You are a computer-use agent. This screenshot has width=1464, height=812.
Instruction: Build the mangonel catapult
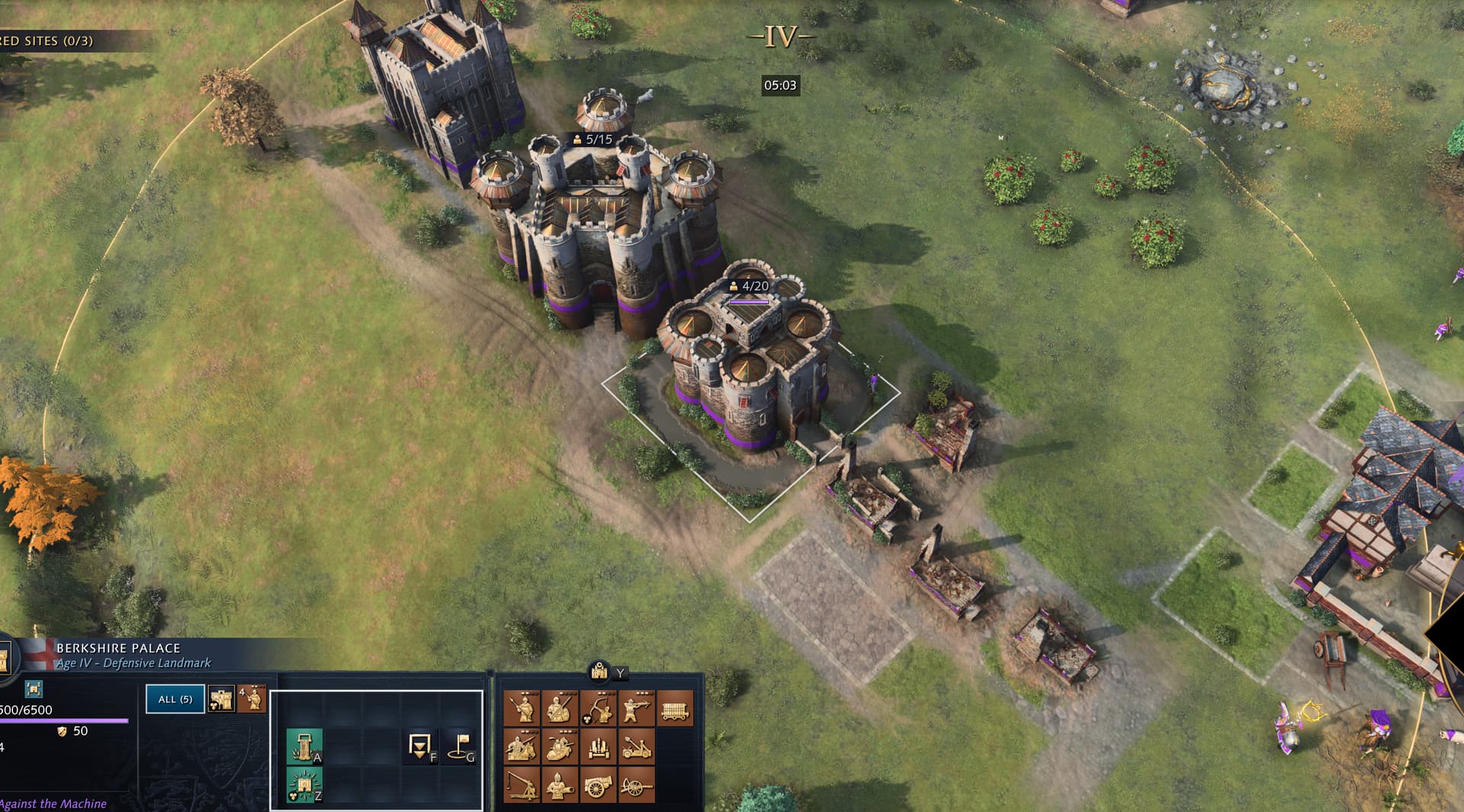point(636,746)
